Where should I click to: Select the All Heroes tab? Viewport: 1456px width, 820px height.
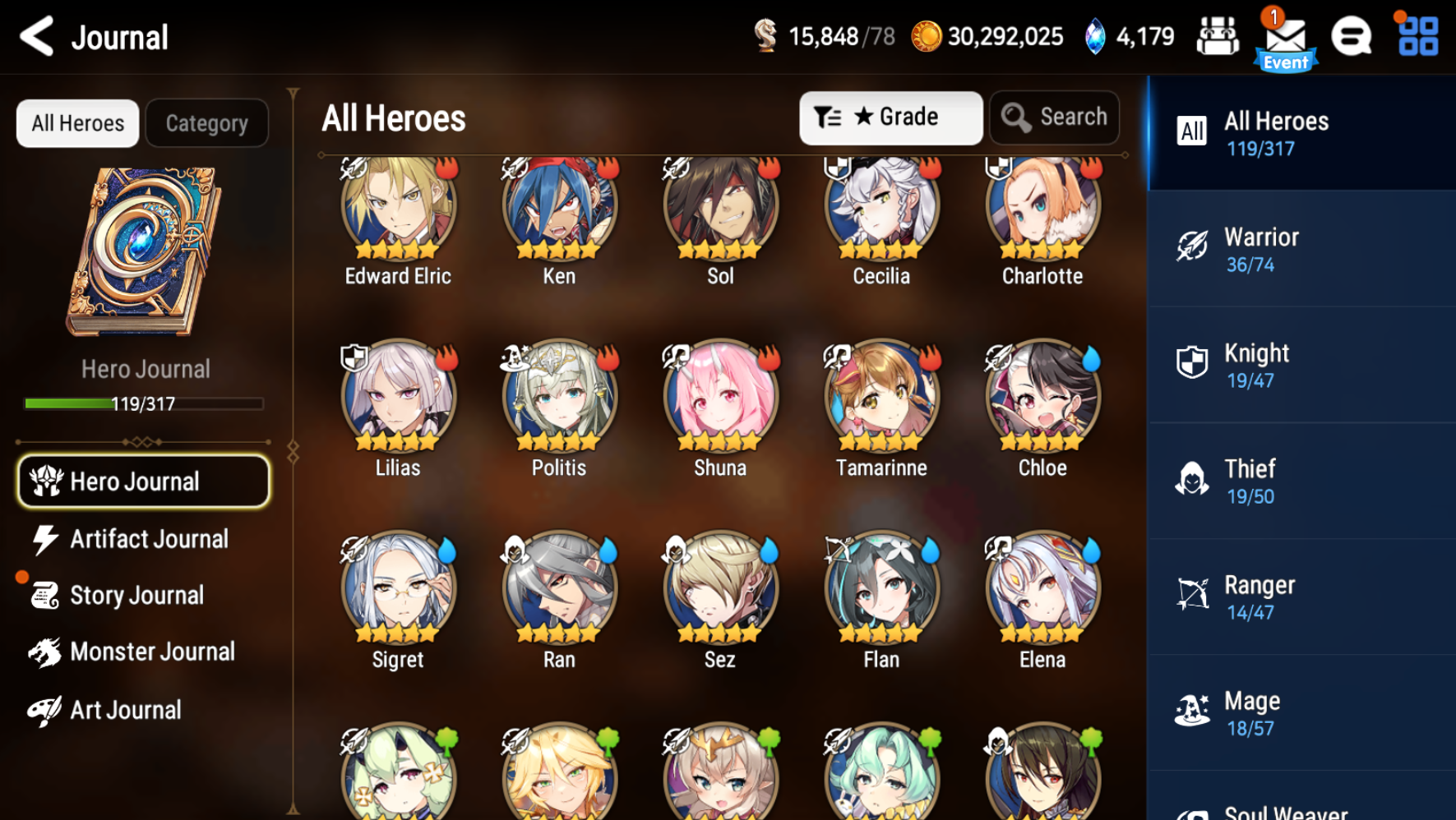pyautogui.click(x=78, y=123)
